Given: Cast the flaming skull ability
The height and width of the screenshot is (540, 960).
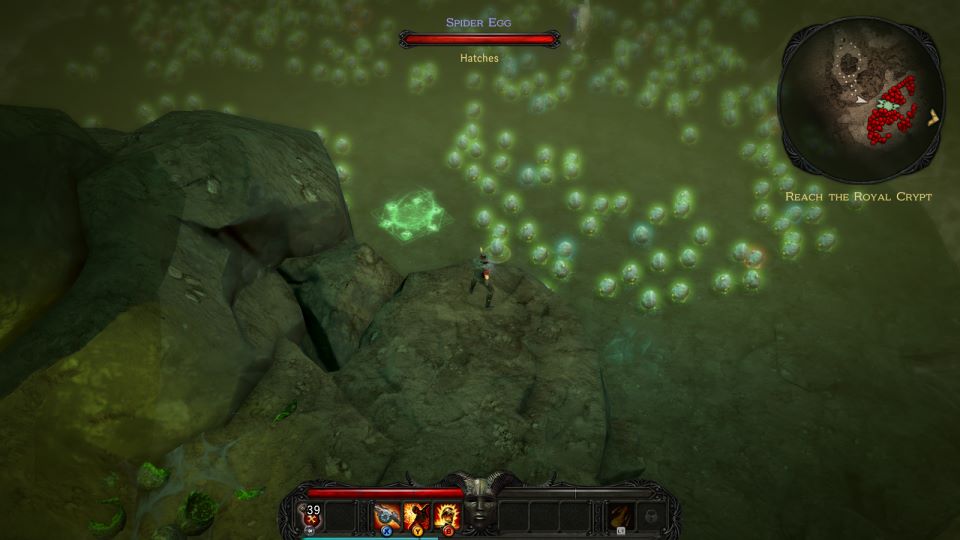Looking at the screenshot, I should click(x=446, y=516).
